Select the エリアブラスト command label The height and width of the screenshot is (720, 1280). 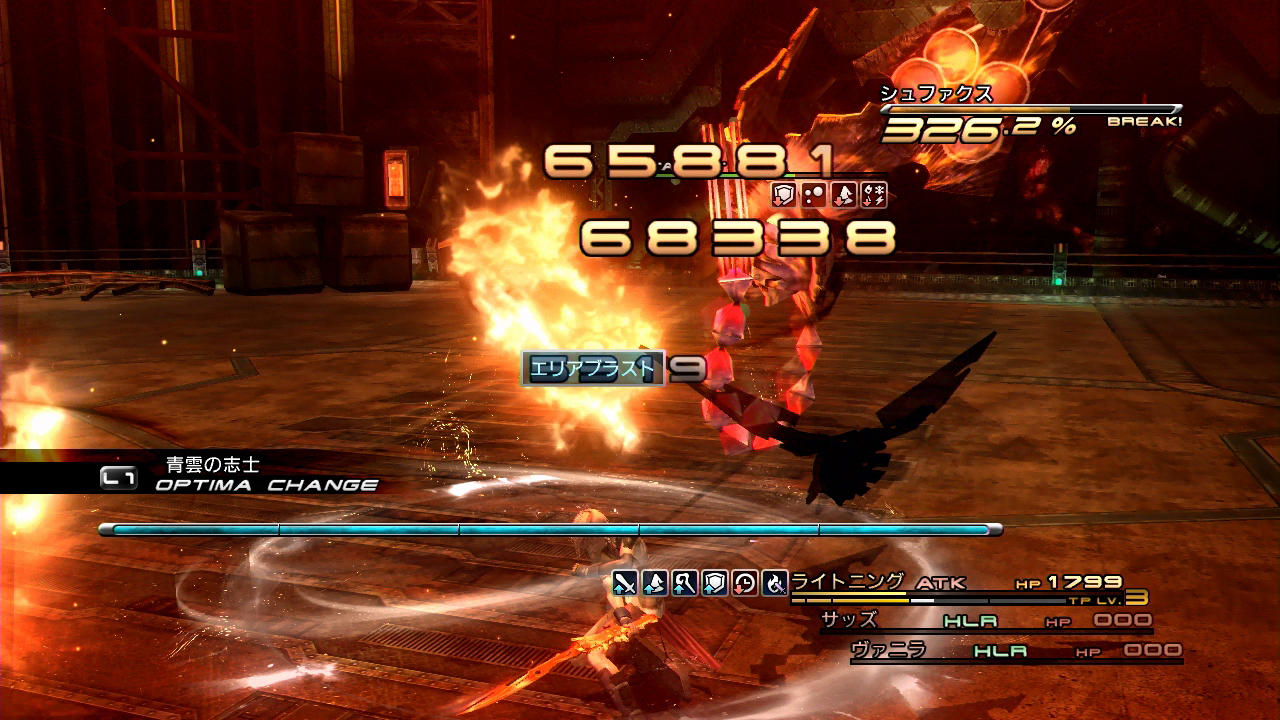pos(593,369)
